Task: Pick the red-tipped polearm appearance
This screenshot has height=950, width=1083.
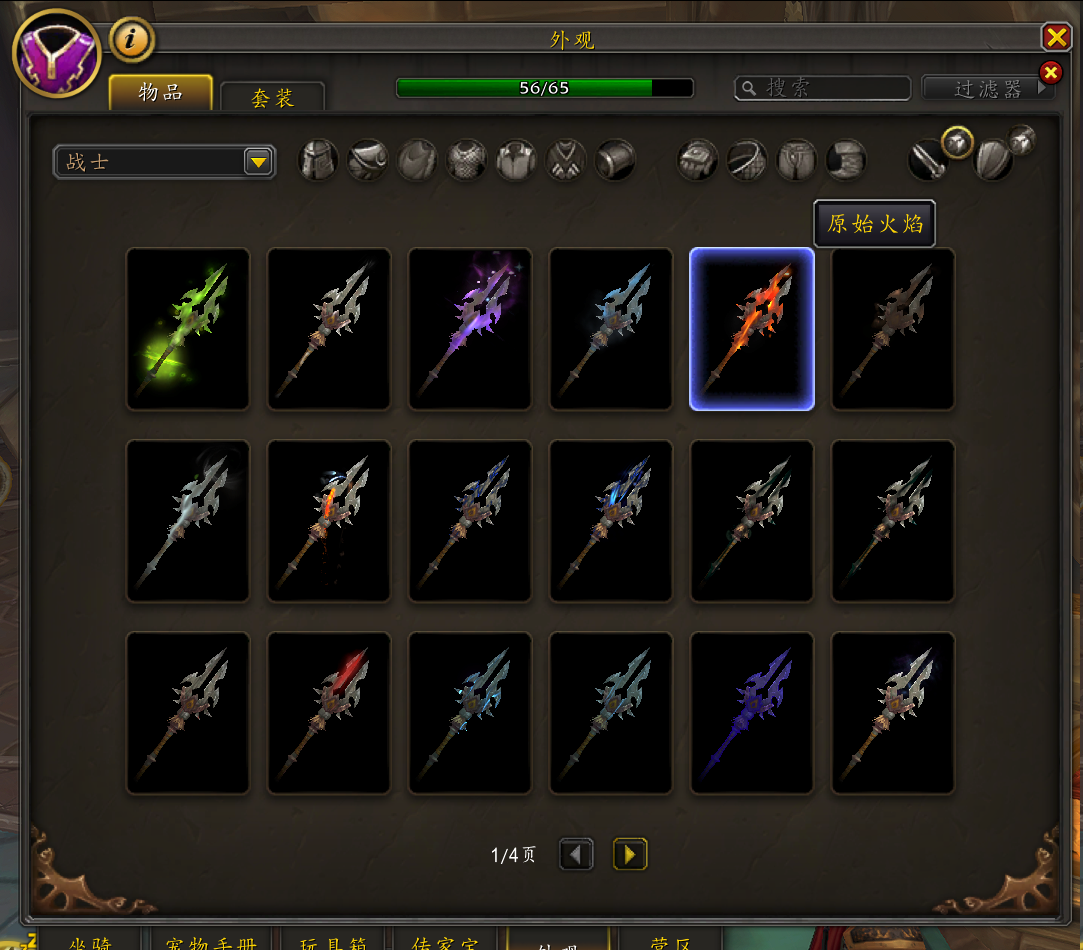Action: 329,713
